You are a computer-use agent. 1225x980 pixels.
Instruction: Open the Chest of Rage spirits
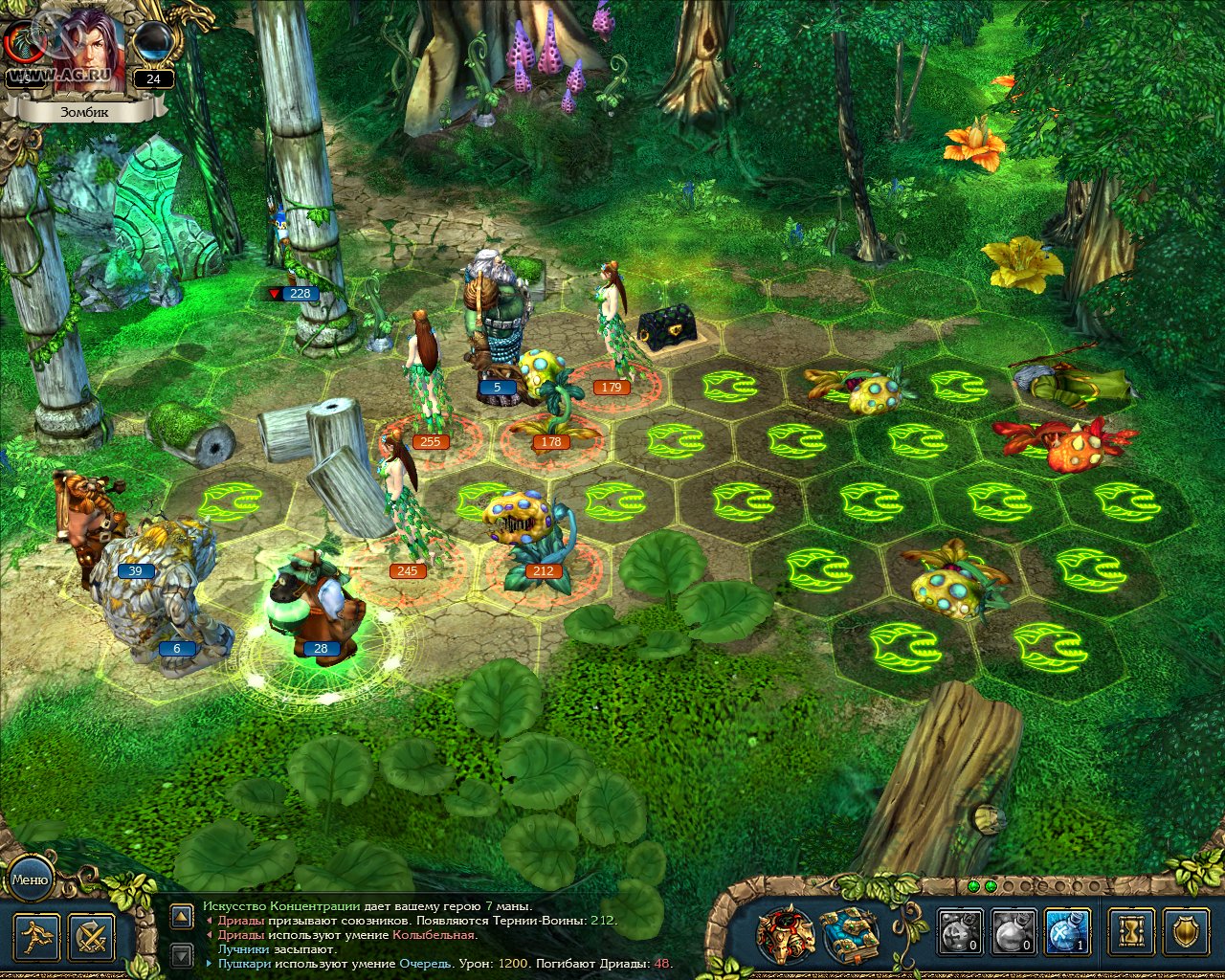pos(786,933)
